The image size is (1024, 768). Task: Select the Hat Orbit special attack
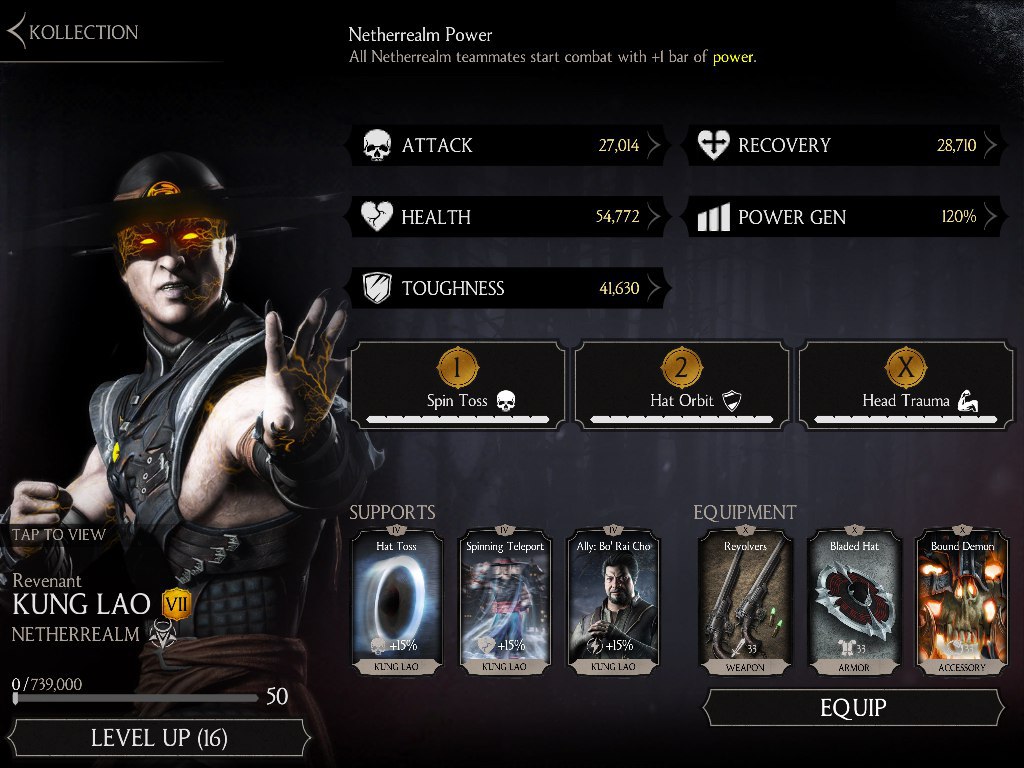pos(682,385)
